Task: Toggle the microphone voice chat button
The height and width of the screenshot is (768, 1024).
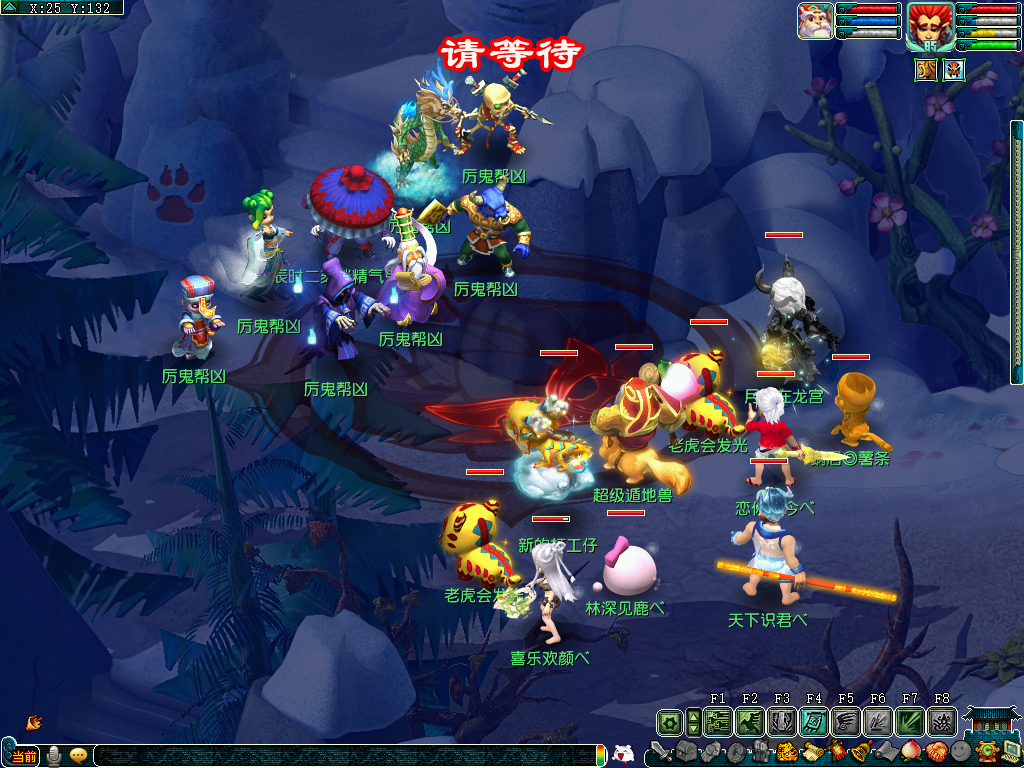Action: click(x=53, y=756)
